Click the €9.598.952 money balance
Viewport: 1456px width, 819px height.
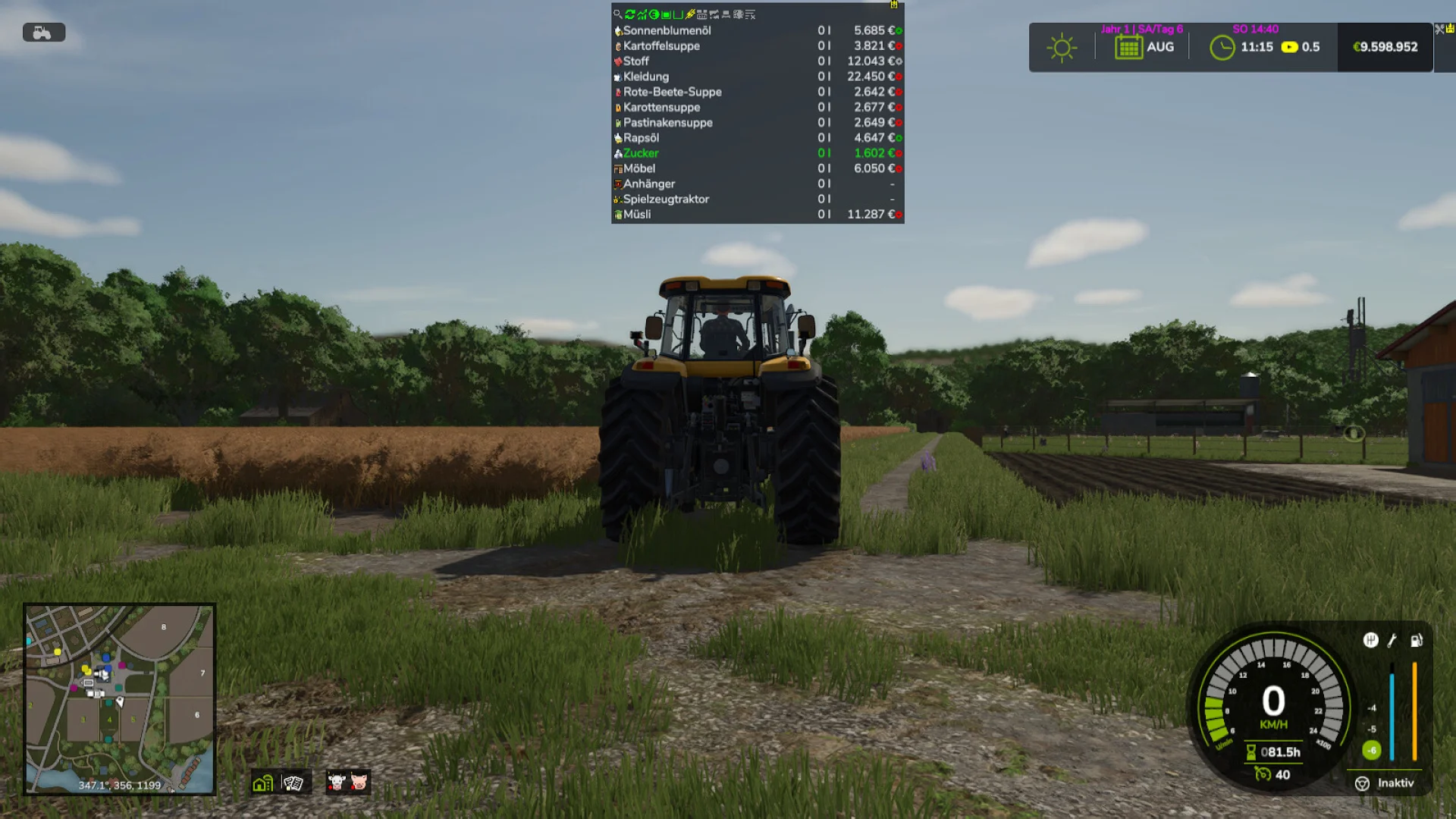pyautogui.click(x=1385, y=47)
